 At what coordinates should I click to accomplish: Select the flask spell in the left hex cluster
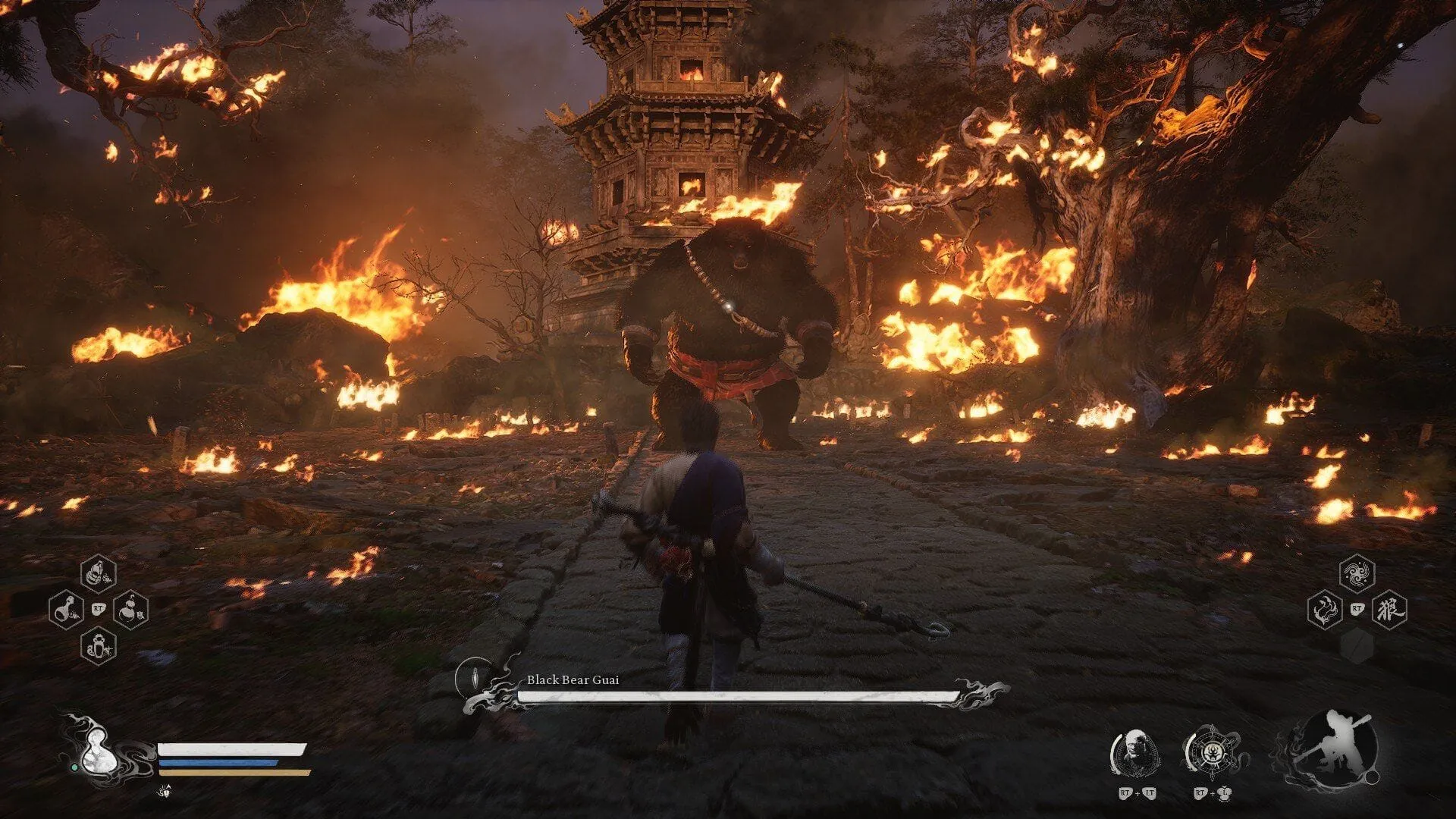[x=66, y=609]
